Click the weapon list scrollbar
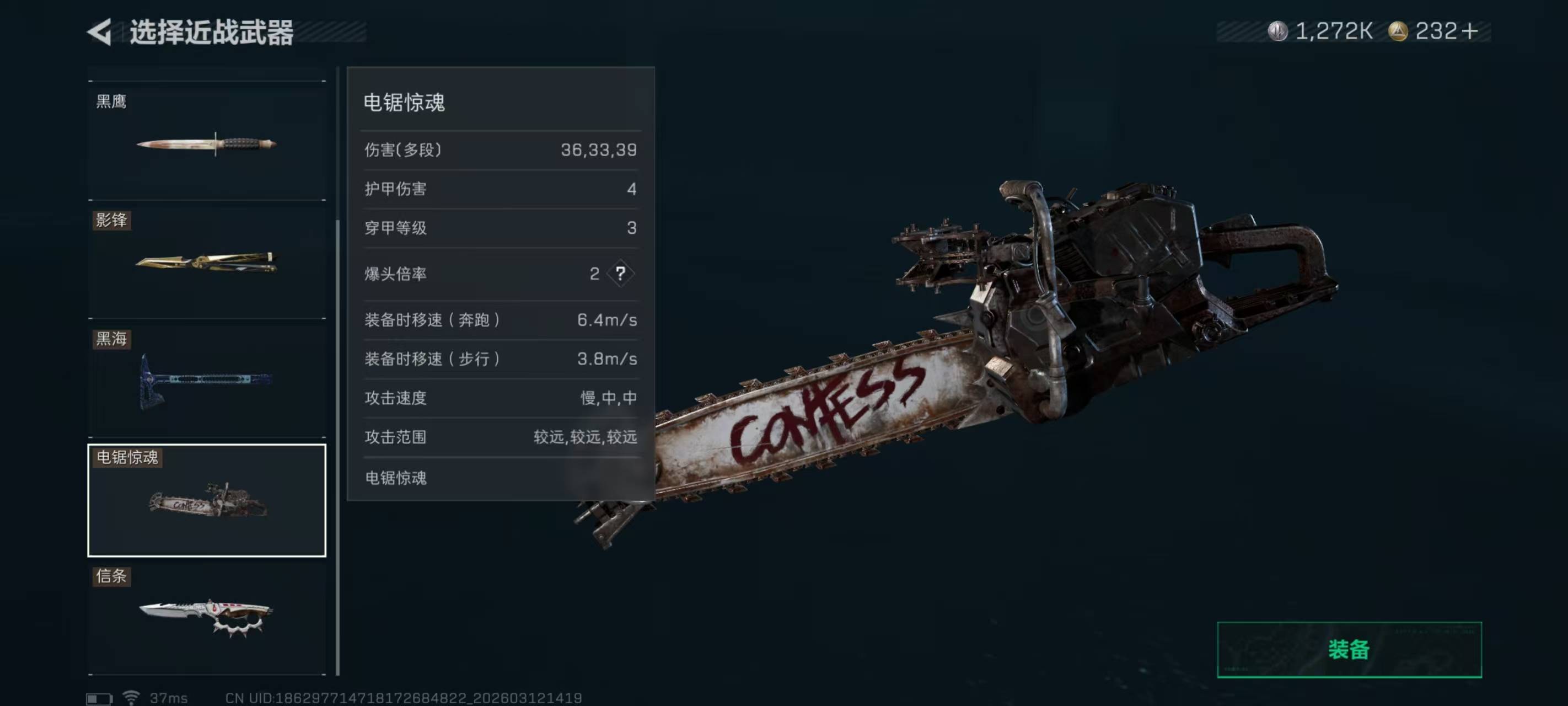 338,445
